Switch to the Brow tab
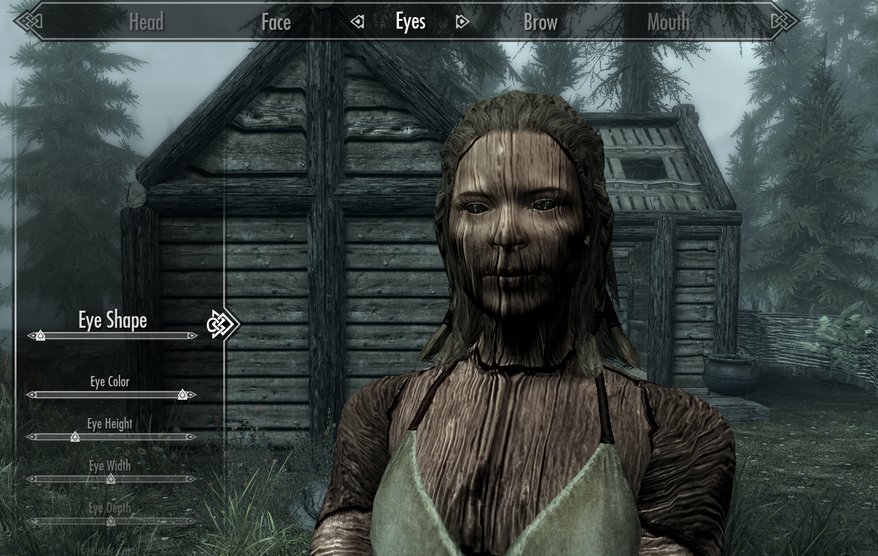 (x=540, y=22)
